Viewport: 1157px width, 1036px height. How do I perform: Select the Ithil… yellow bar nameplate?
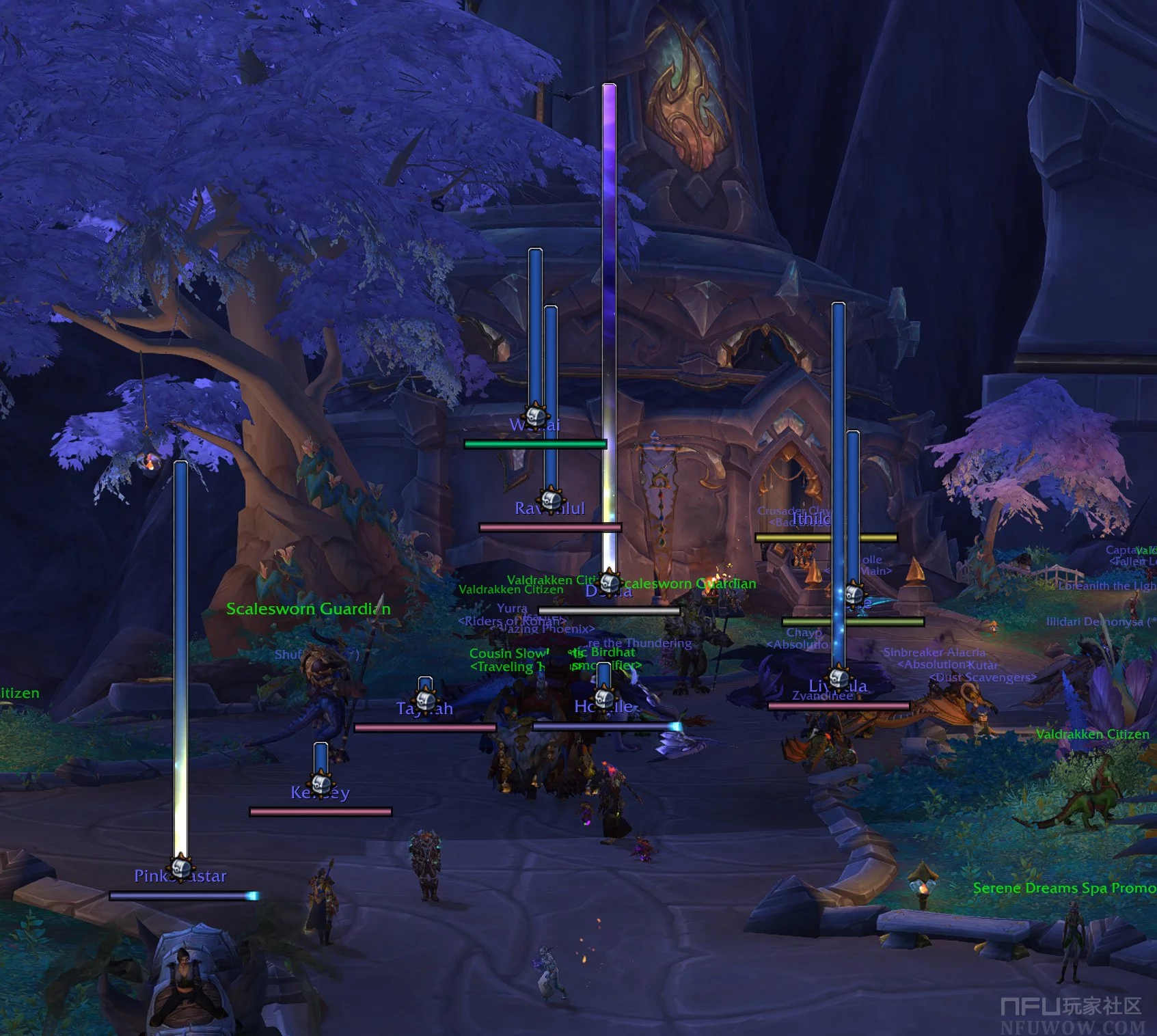coord(826,538)
